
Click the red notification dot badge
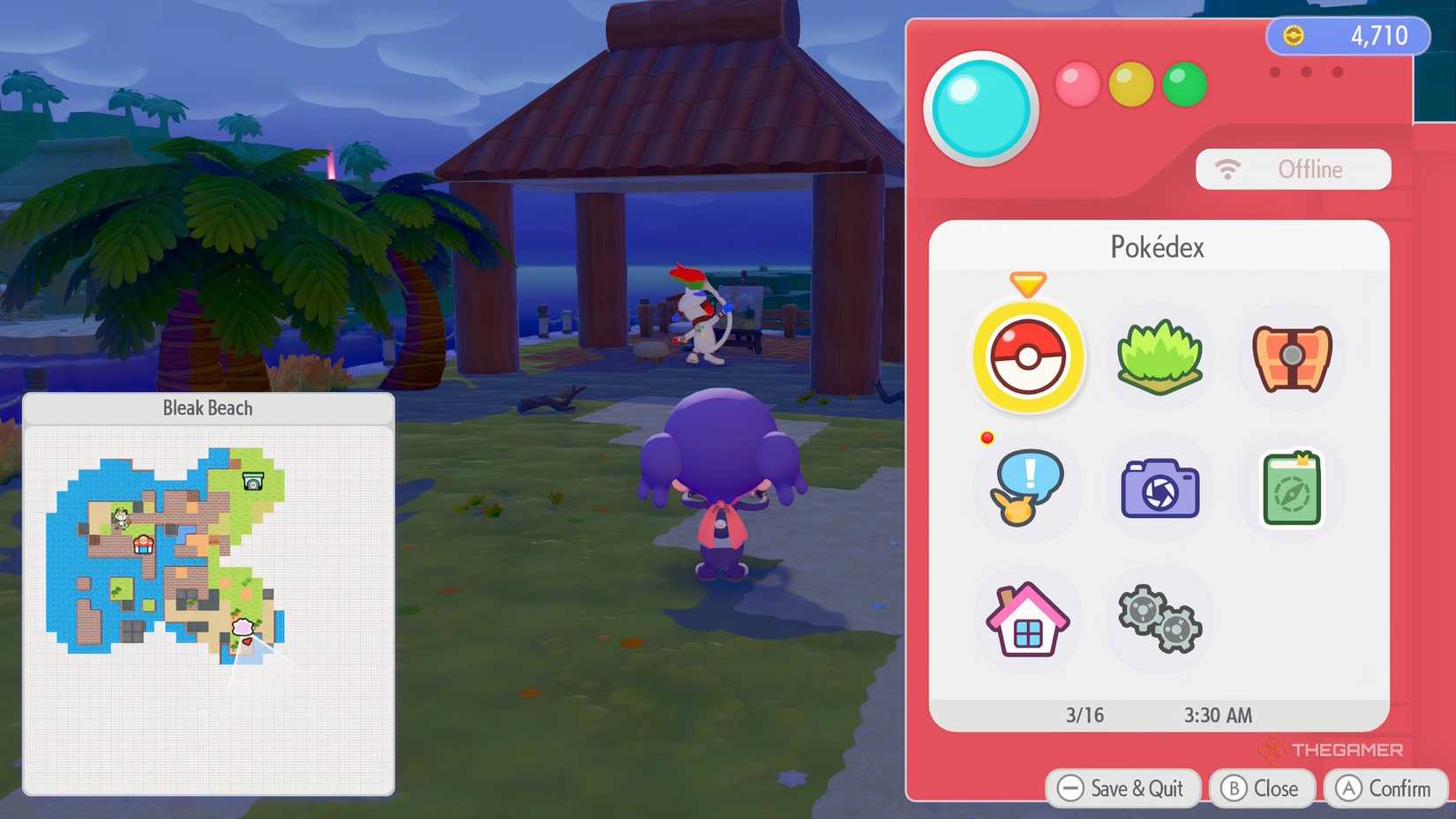[x=985, y=438]
